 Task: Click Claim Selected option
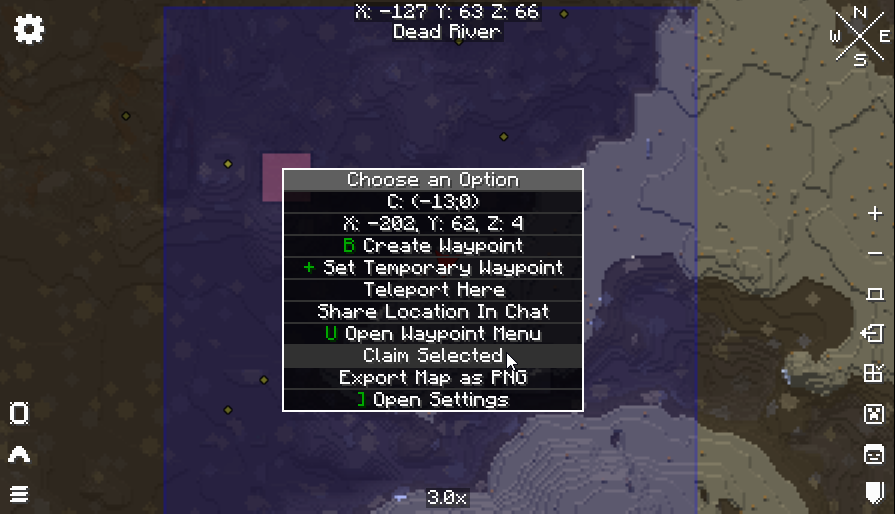click(433, 356)
